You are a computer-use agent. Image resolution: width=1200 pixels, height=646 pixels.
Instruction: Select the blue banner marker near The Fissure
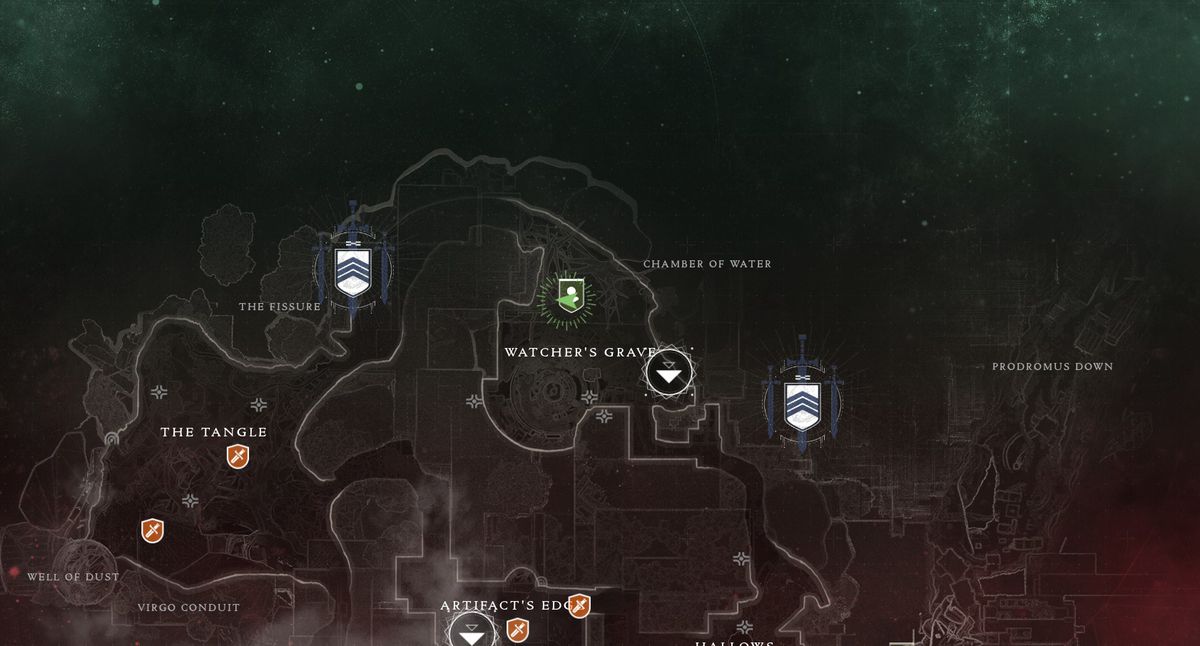pyautogui.click(x=352, y=268)
